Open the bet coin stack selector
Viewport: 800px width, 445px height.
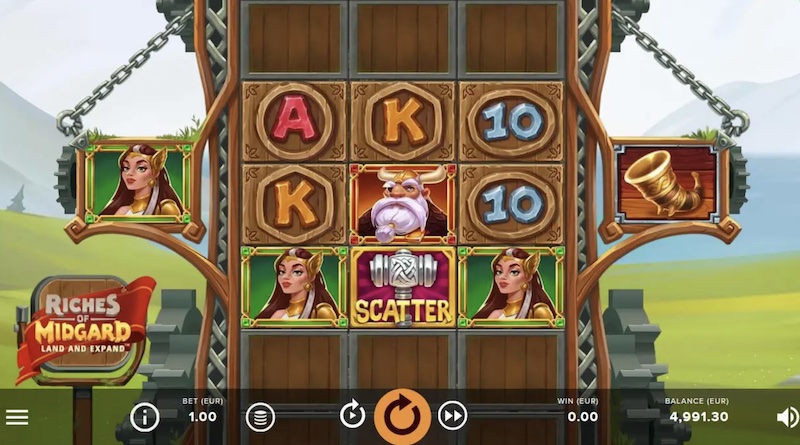pyautogui.click(x=260, y=417)
